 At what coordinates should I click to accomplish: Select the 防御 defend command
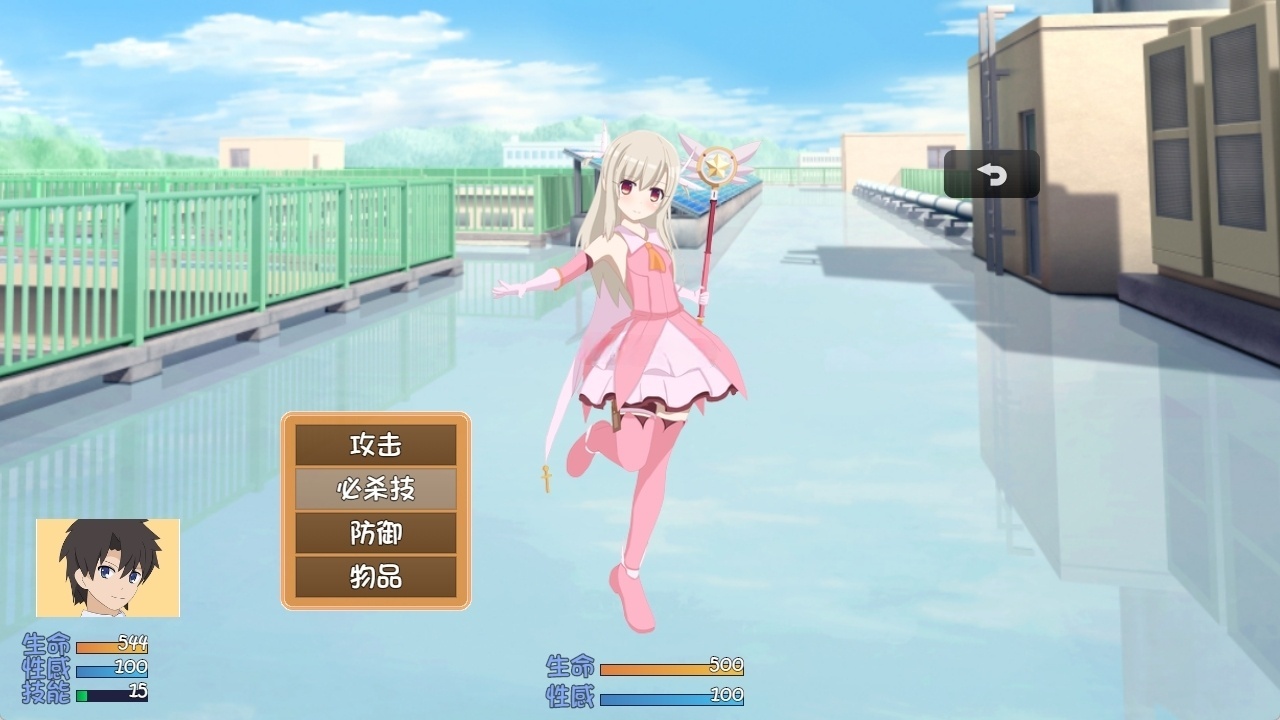(375, 534)
